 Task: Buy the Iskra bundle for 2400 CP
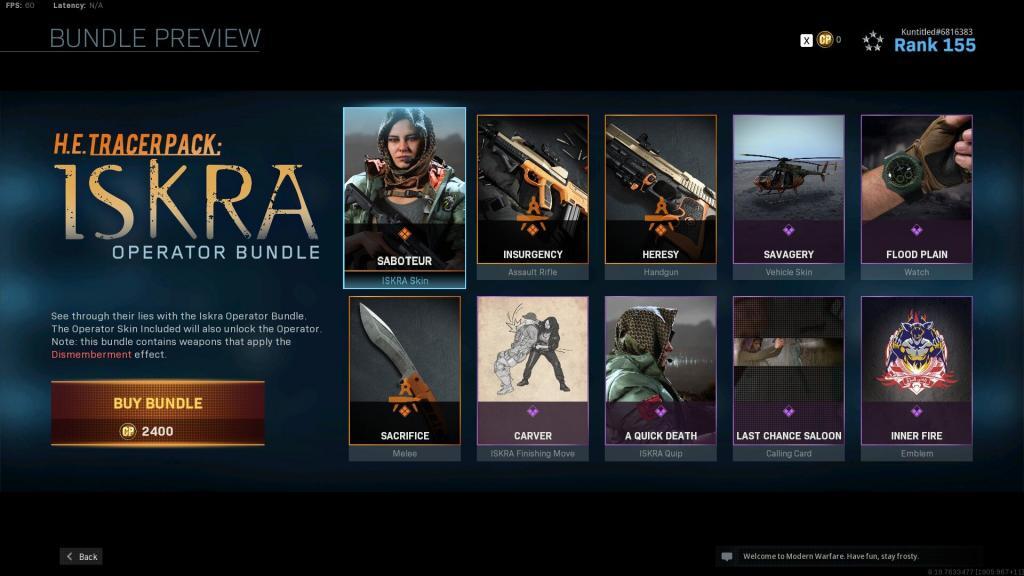(x=158, y=413)
